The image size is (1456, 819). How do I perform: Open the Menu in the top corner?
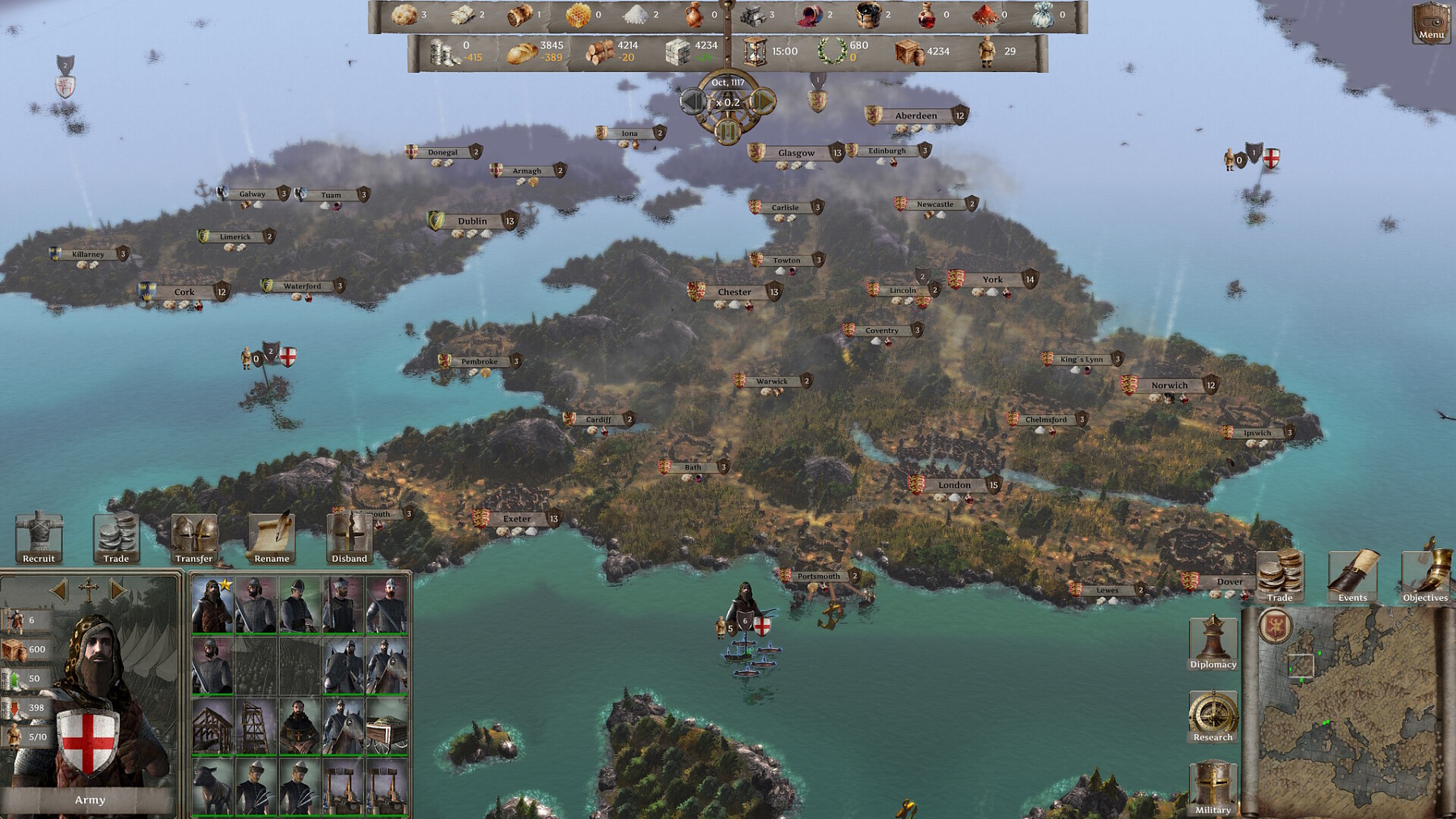click(1430, 23)
